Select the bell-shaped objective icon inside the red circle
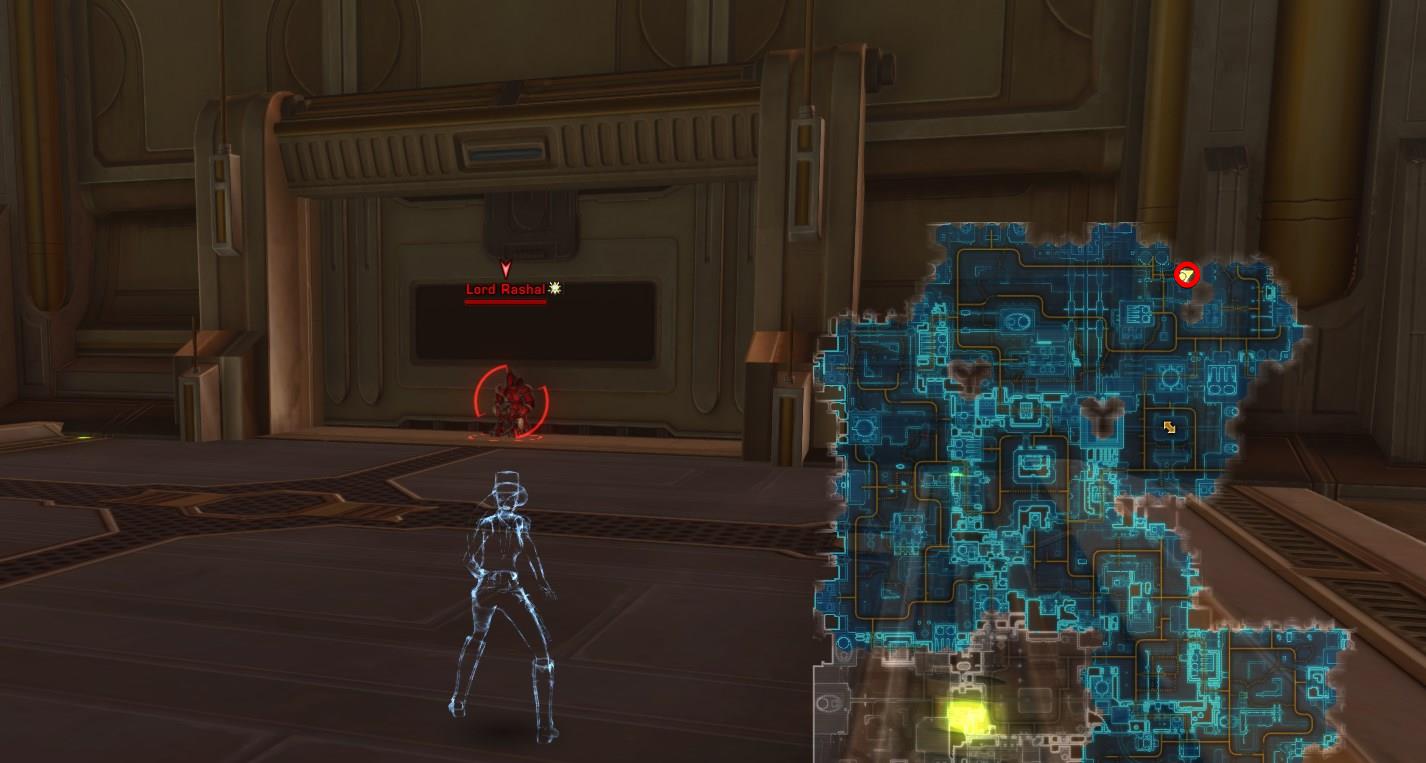 1186,273
